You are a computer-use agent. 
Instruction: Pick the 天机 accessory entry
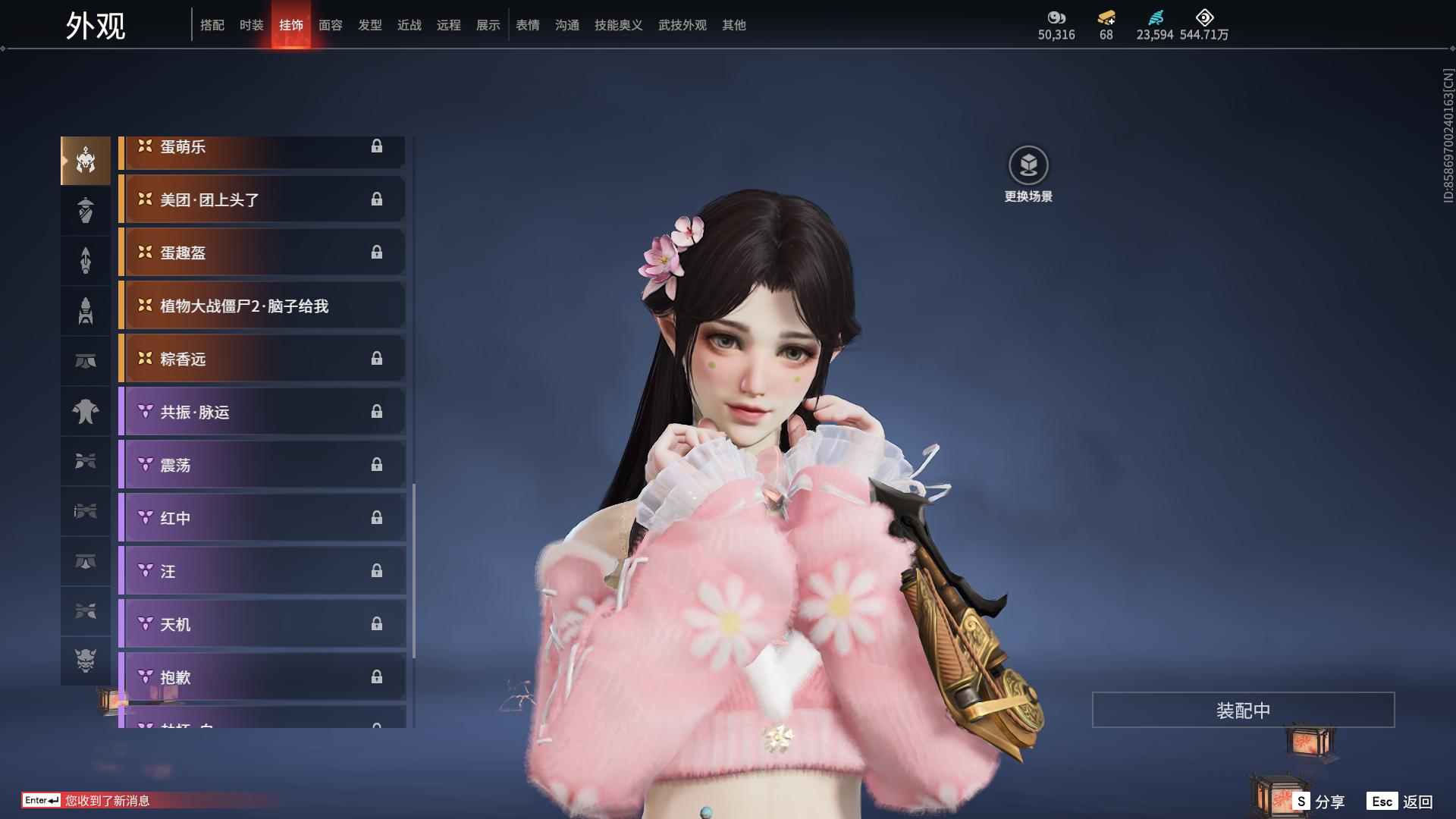click(262, 624)
